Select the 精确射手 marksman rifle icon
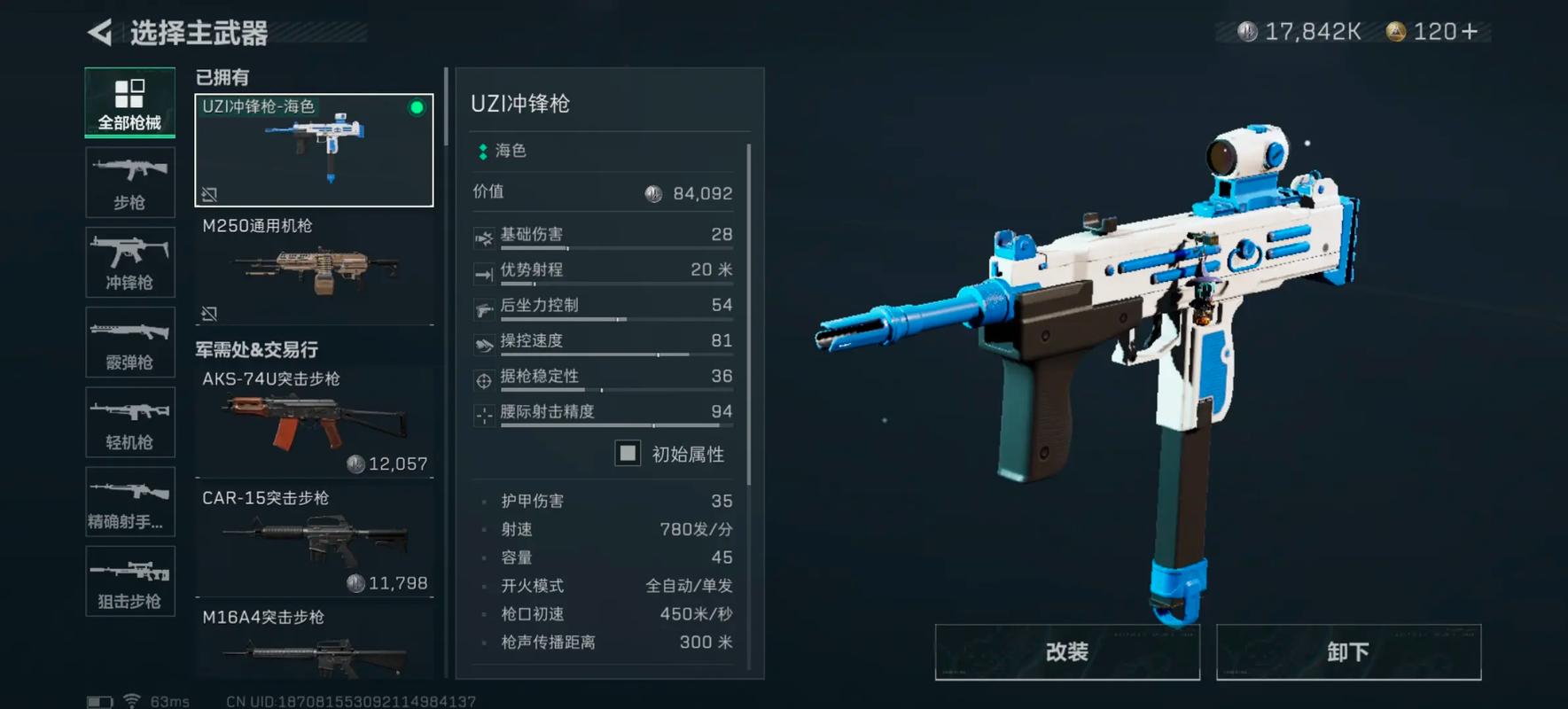 (129, 502)
